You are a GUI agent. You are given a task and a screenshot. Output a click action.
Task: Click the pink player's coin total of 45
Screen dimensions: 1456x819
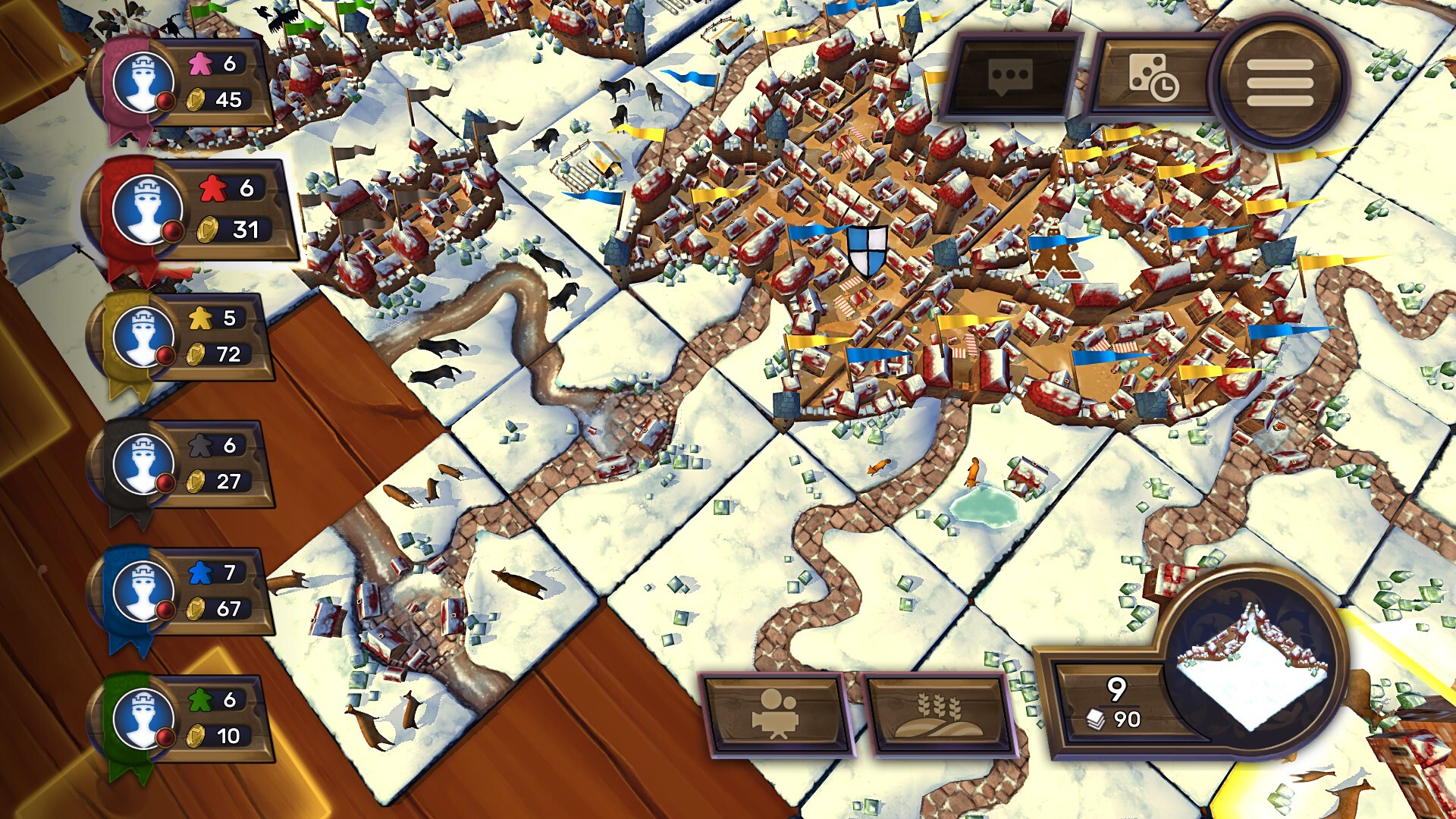228,97
